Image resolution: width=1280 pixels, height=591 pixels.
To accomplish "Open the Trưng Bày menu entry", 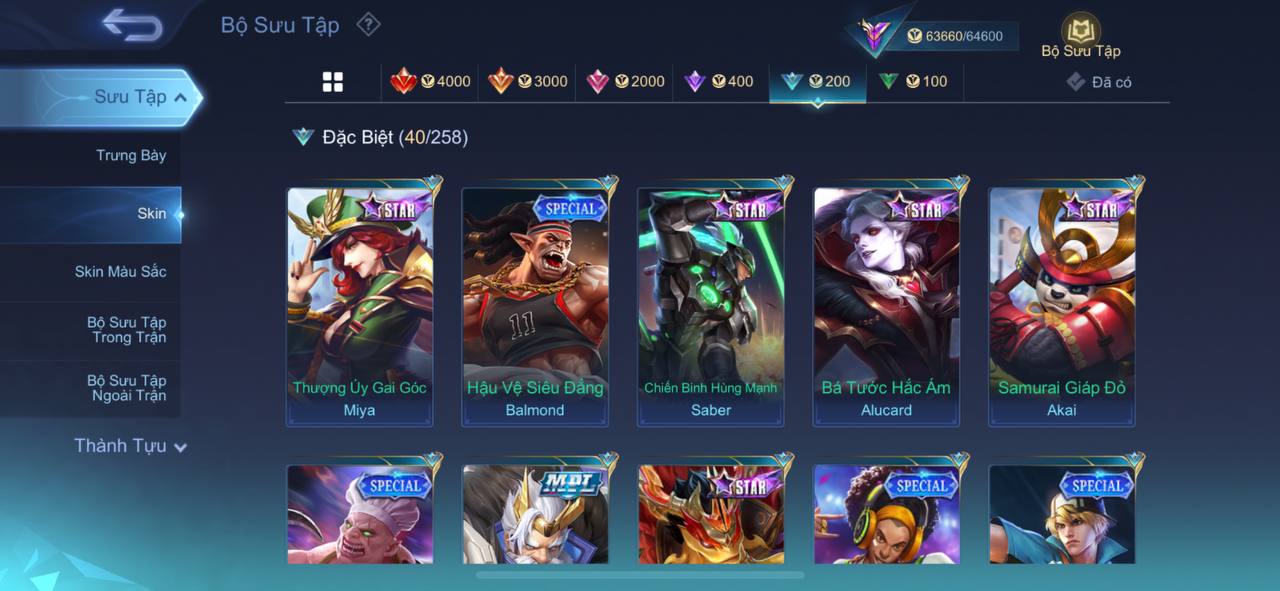I will pos(131,156).
